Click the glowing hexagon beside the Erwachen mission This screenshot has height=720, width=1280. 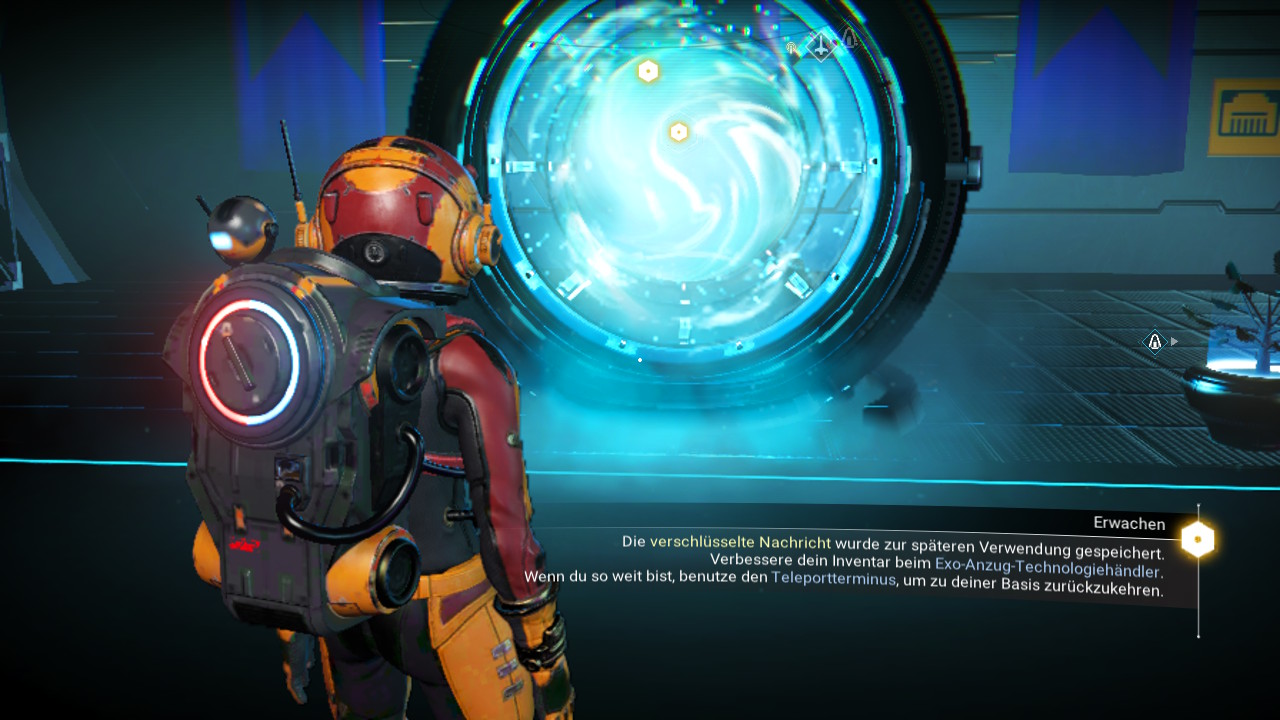(1197, 540)
